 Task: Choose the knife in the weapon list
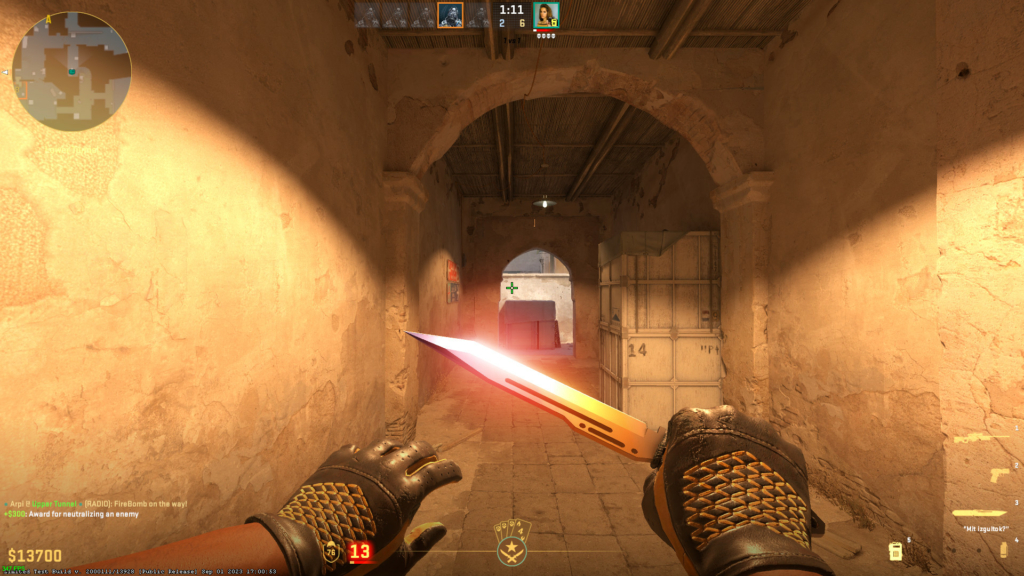pos(979,513)
